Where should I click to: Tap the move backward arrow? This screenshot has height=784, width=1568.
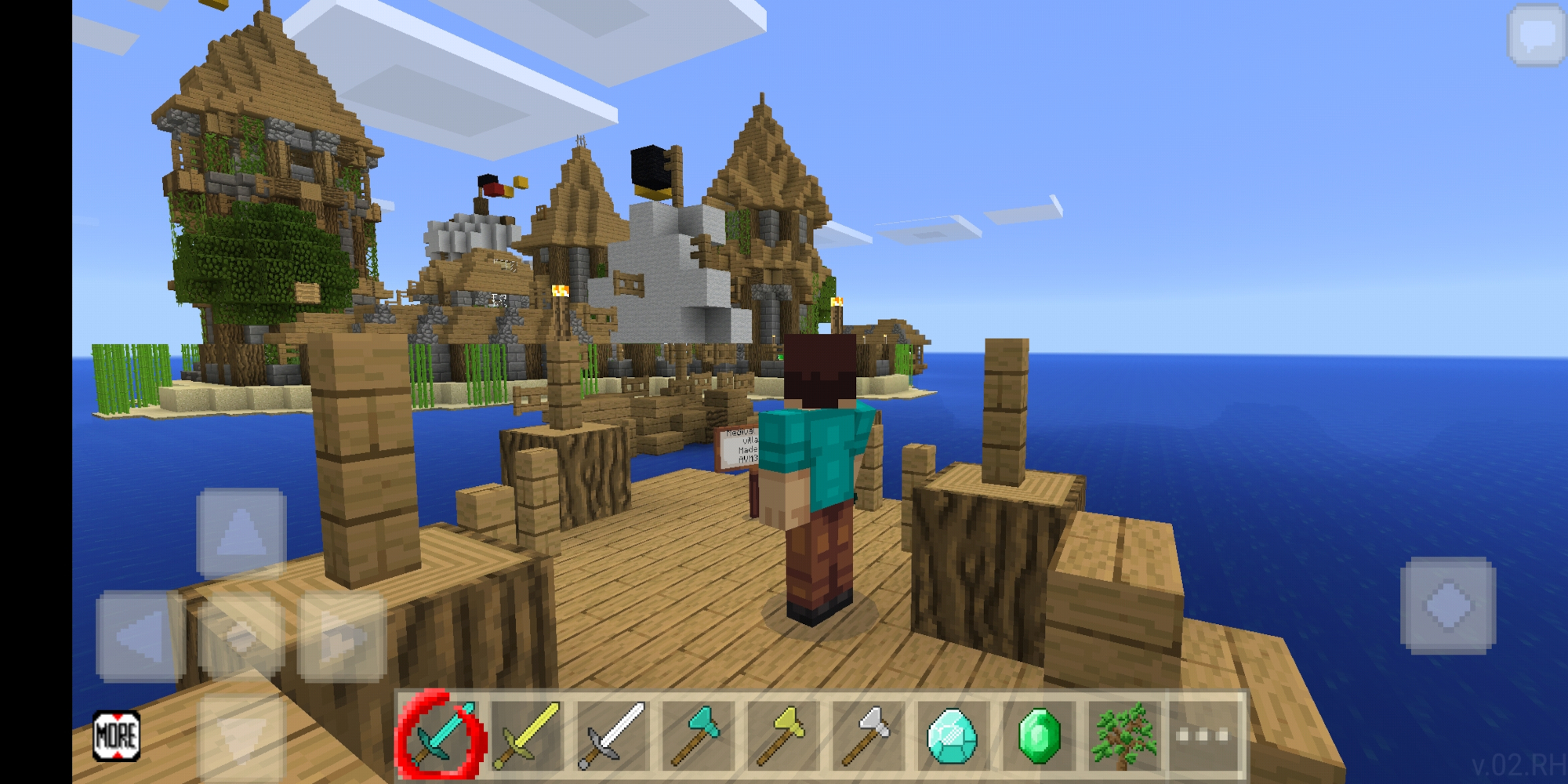241,737
